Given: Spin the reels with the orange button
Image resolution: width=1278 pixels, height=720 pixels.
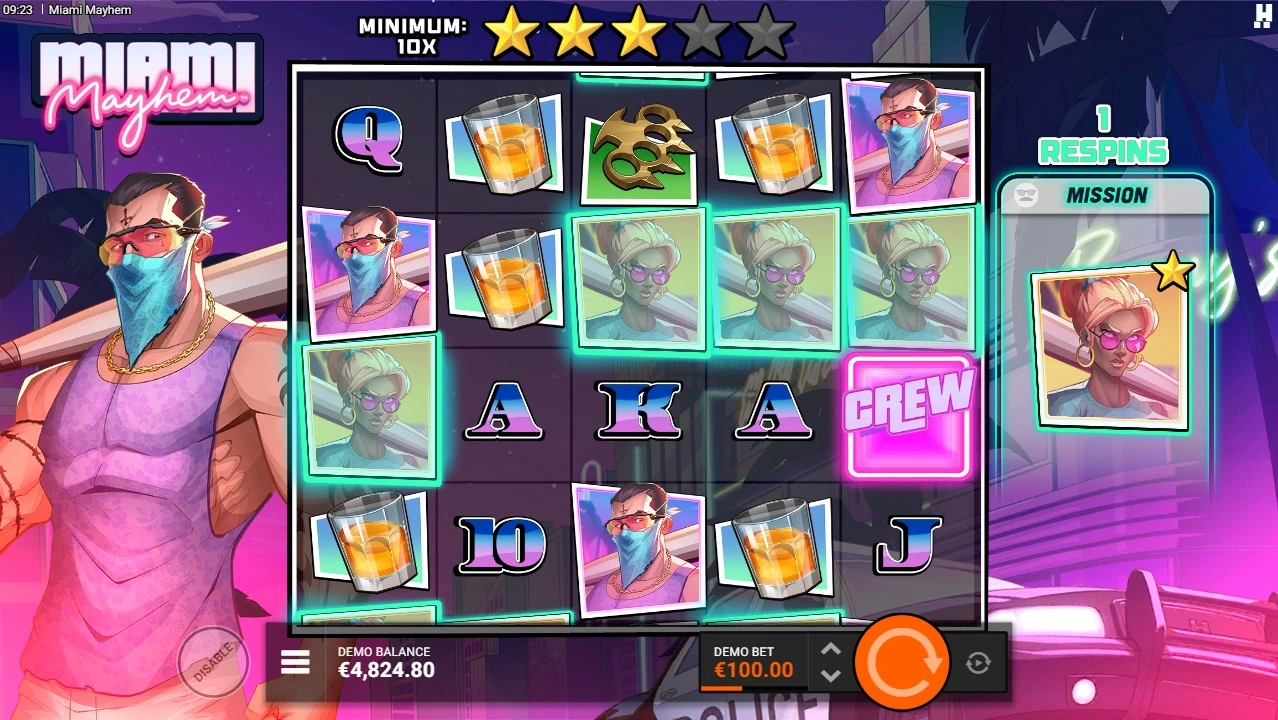Looking at the screenshot, I should (x=903, y=663).
